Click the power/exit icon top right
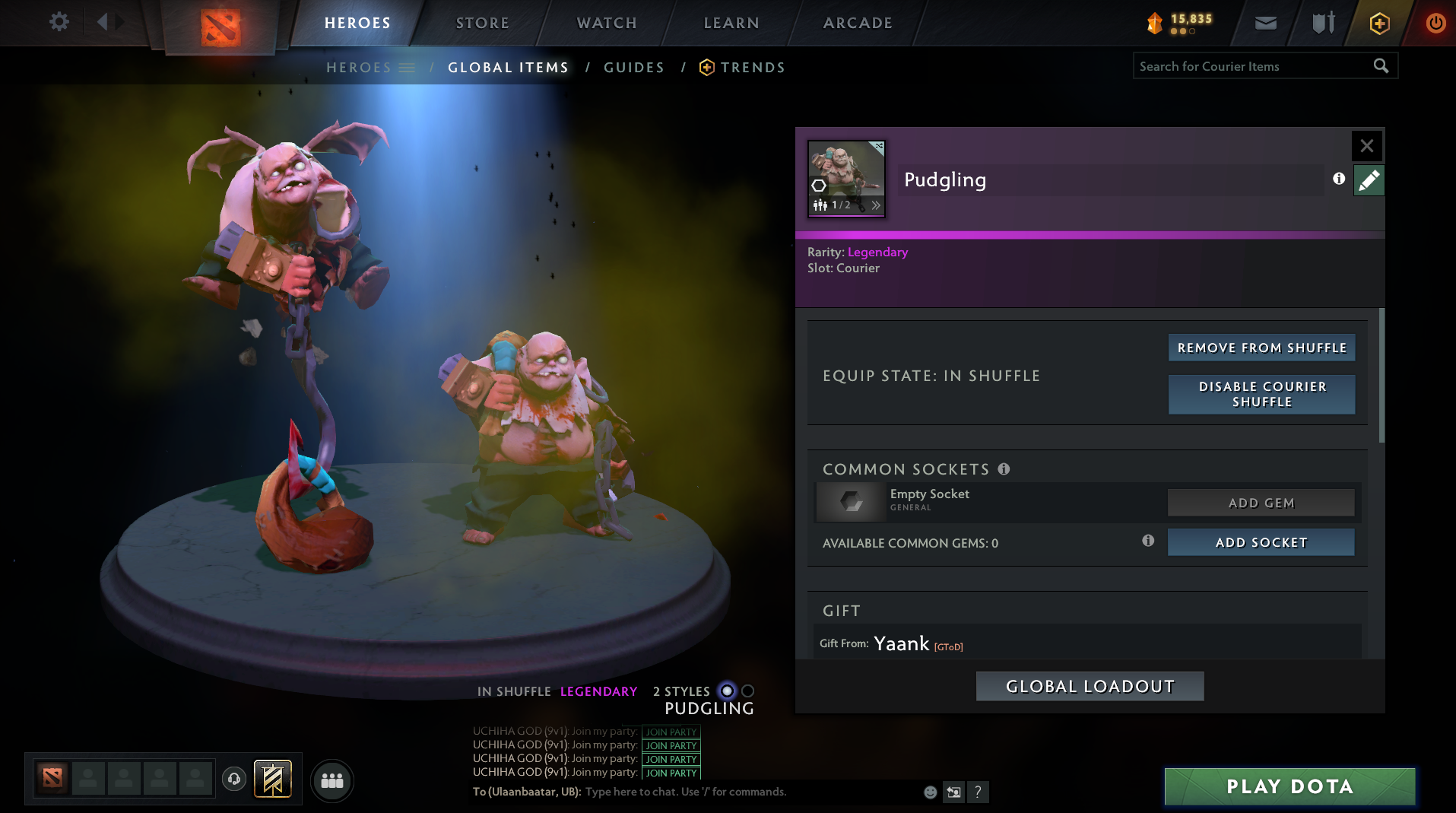 coord(1435,23)
